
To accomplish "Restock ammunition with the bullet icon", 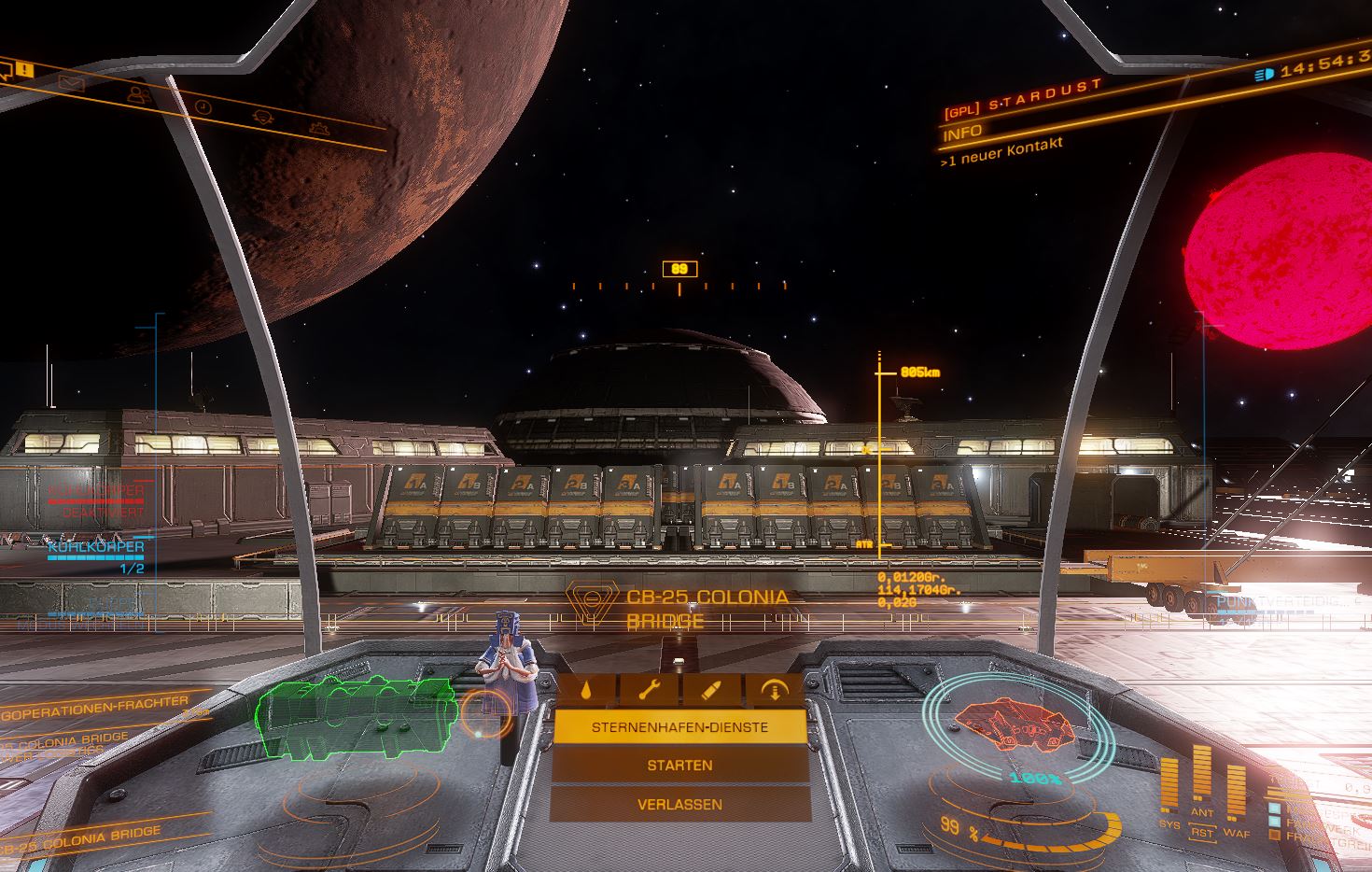I will pos(710,690).
